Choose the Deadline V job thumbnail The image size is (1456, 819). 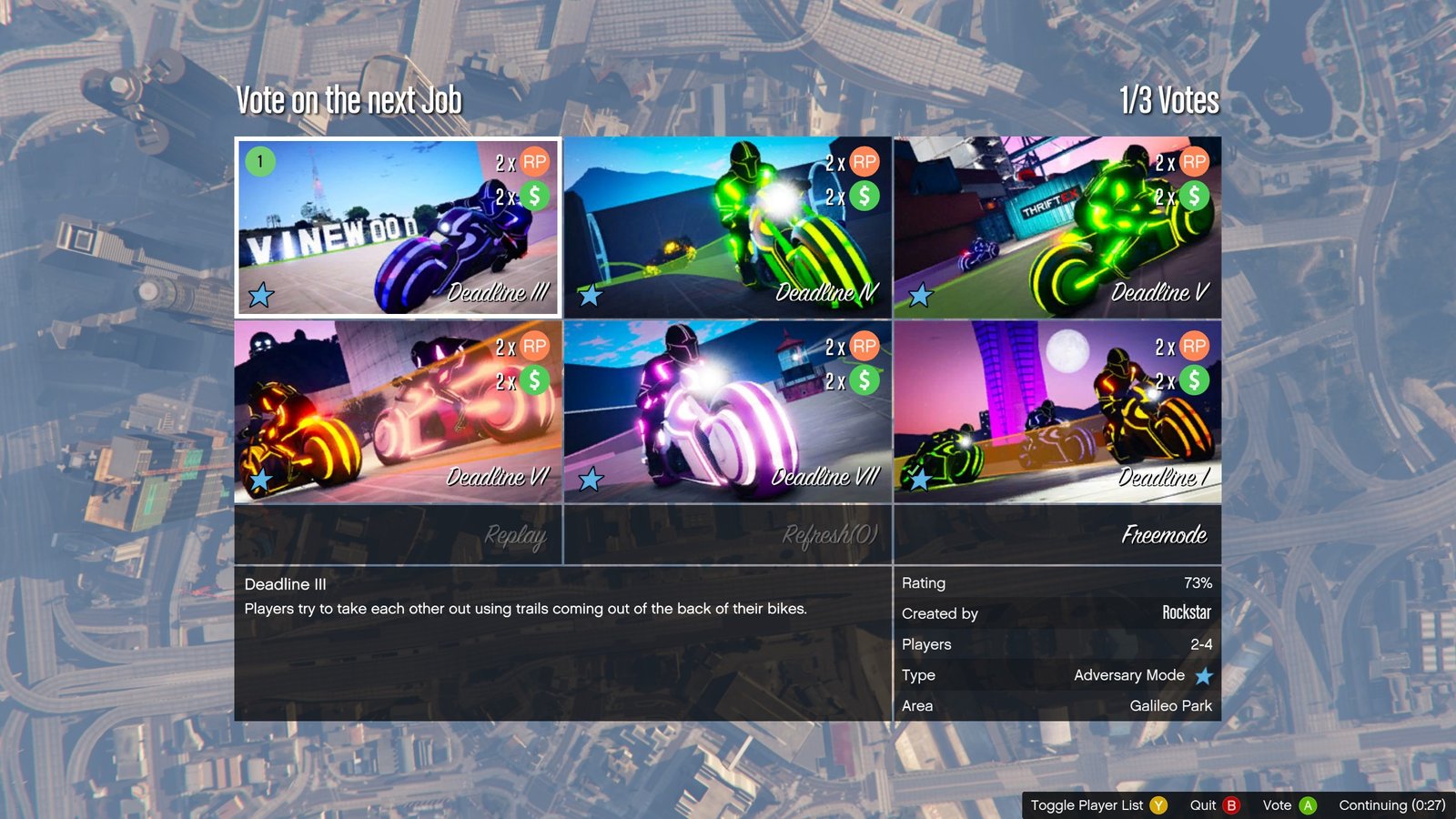coord(1057,227)
